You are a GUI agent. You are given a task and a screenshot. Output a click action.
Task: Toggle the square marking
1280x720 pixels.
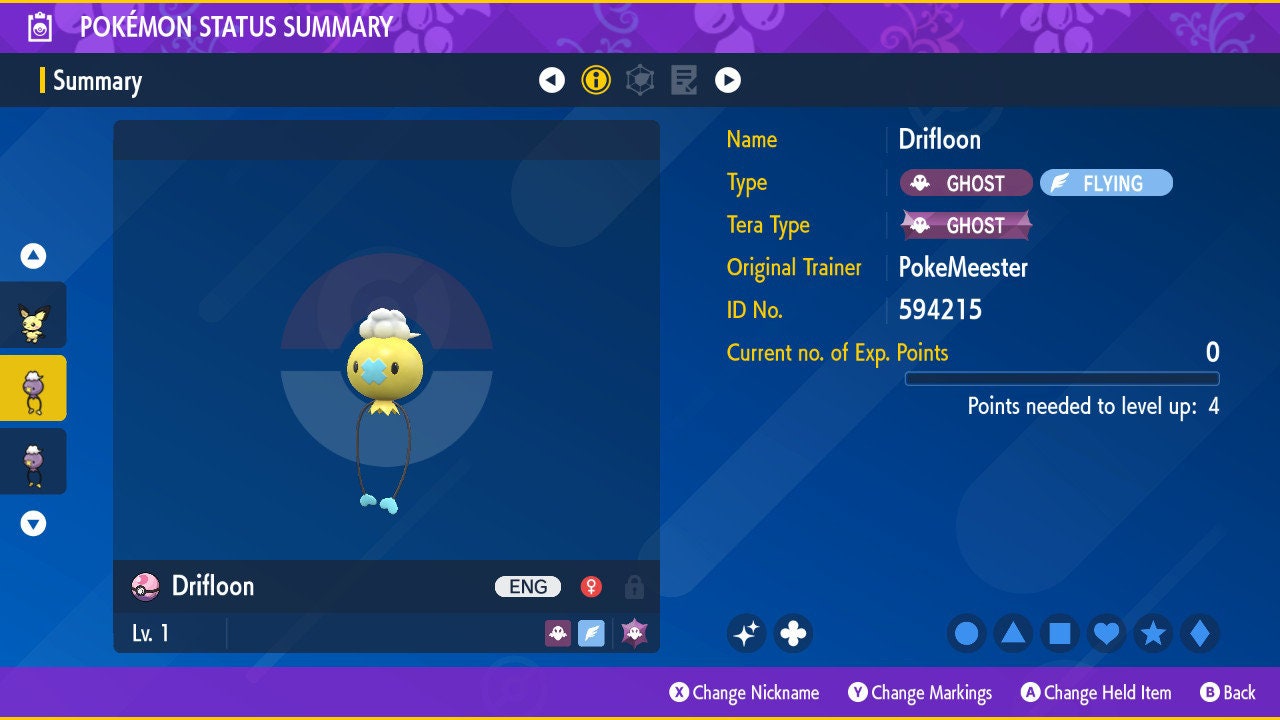coord(1060,633)
